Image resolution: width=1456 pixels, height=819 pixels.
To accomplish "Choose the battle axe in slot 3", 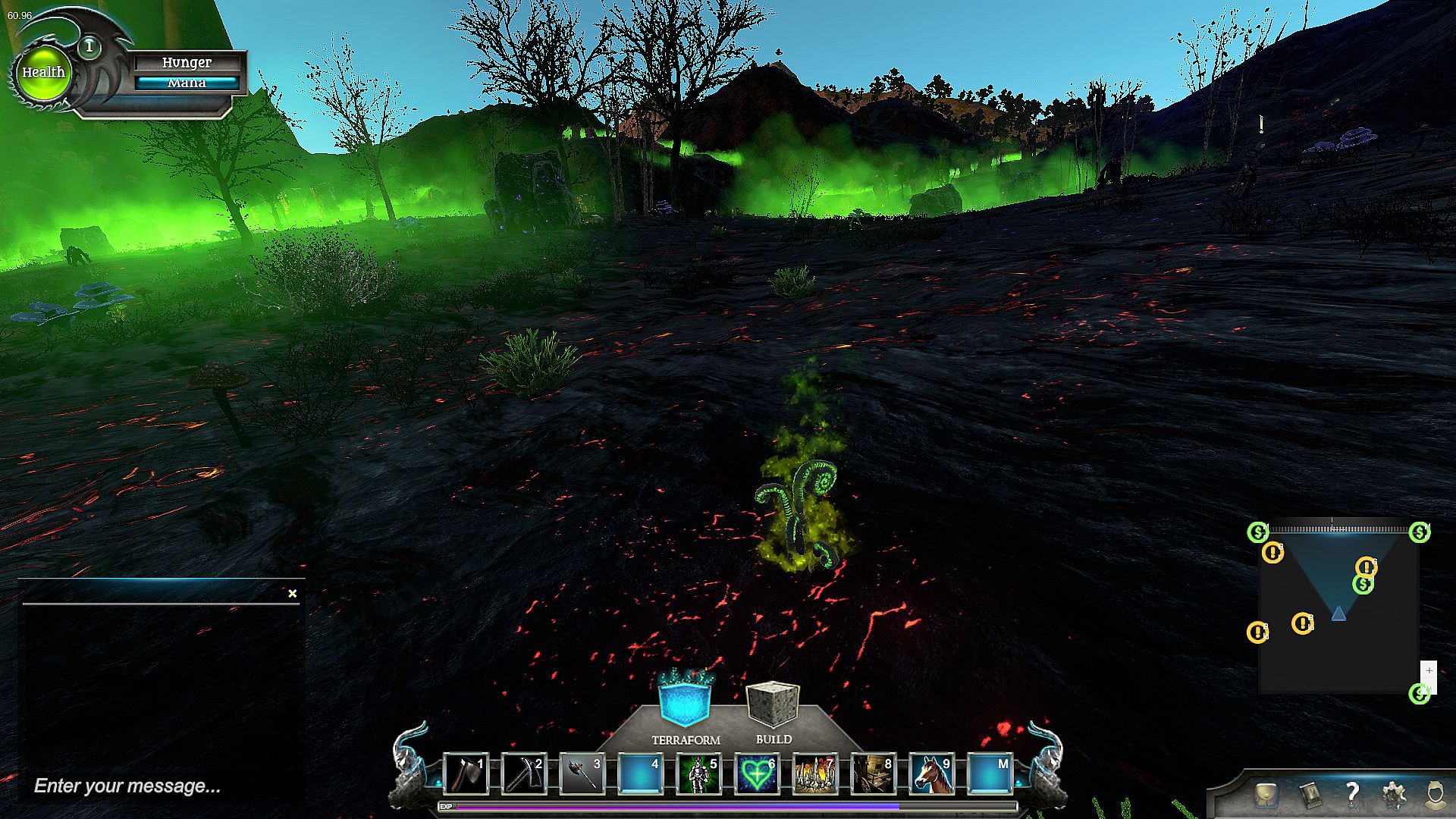I will point(582,774).
